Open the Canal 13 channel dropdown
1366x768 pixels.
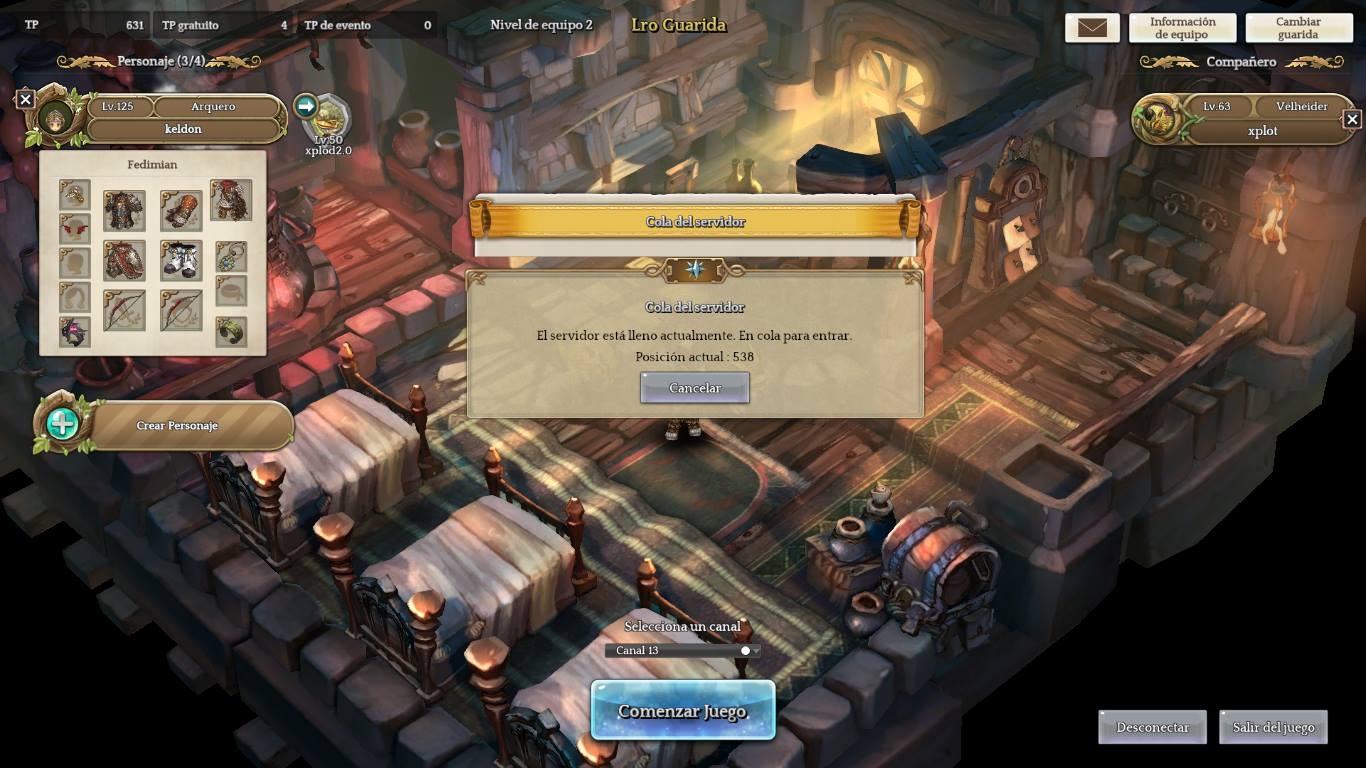pos(682,650)
